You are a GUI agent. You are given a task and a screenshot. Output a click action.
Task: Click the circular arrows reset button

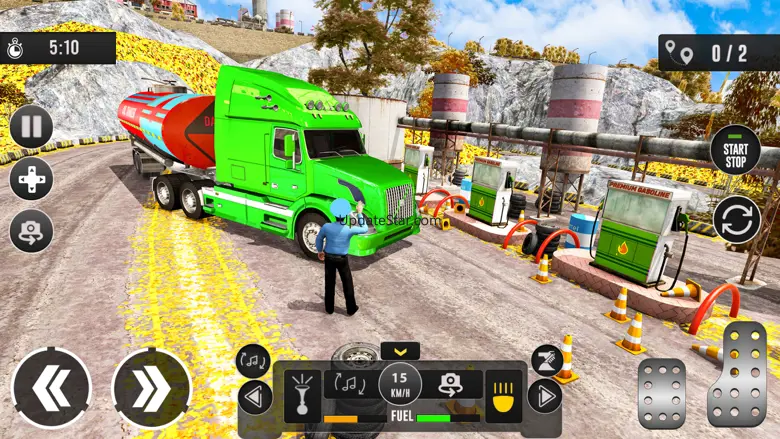pos(736,219)
